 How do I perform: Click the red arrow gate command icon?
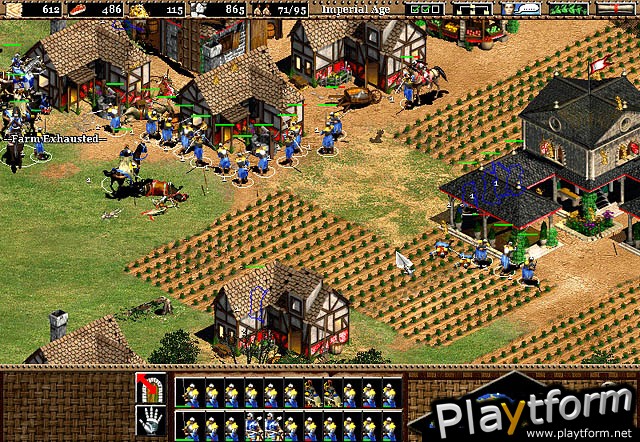pyautogui.click(x=149, y=388)
